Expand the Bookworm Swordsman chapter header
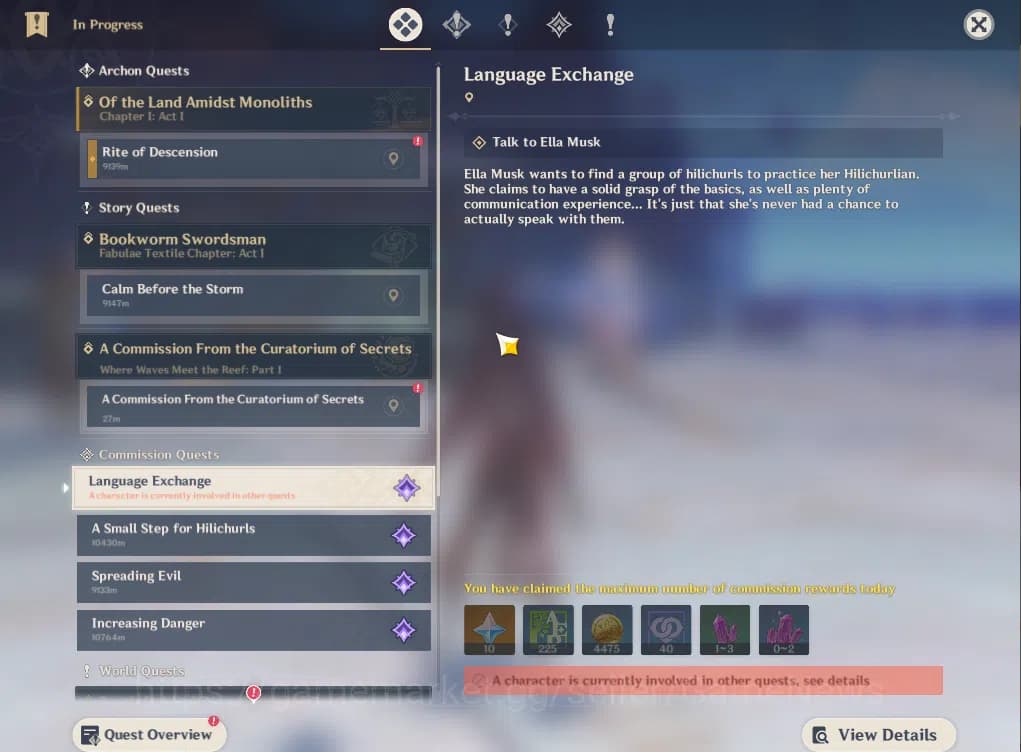 point(254,245)
